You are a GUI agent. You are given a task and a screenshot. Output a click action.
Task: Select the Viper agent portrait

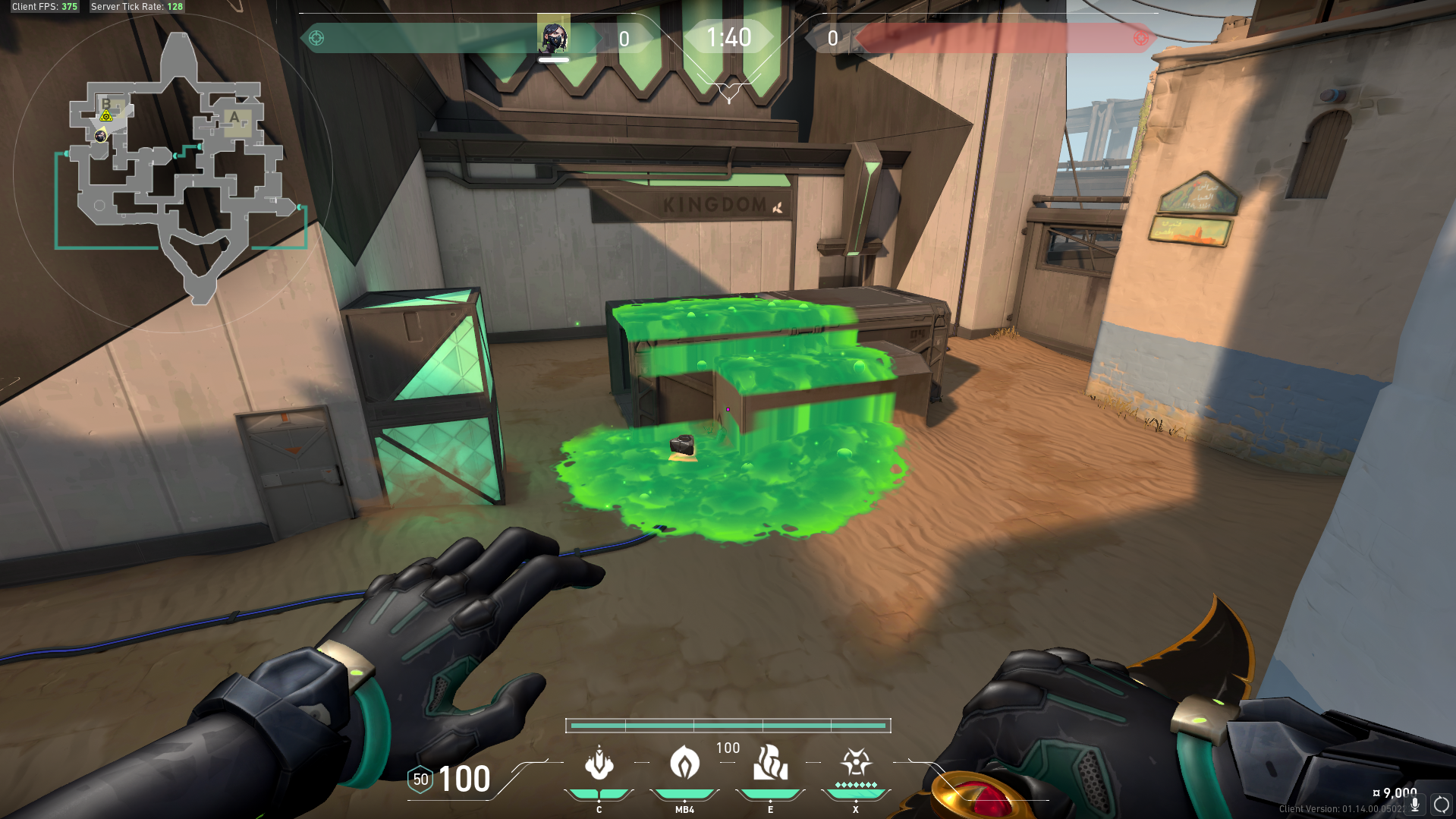click(553, 36)
